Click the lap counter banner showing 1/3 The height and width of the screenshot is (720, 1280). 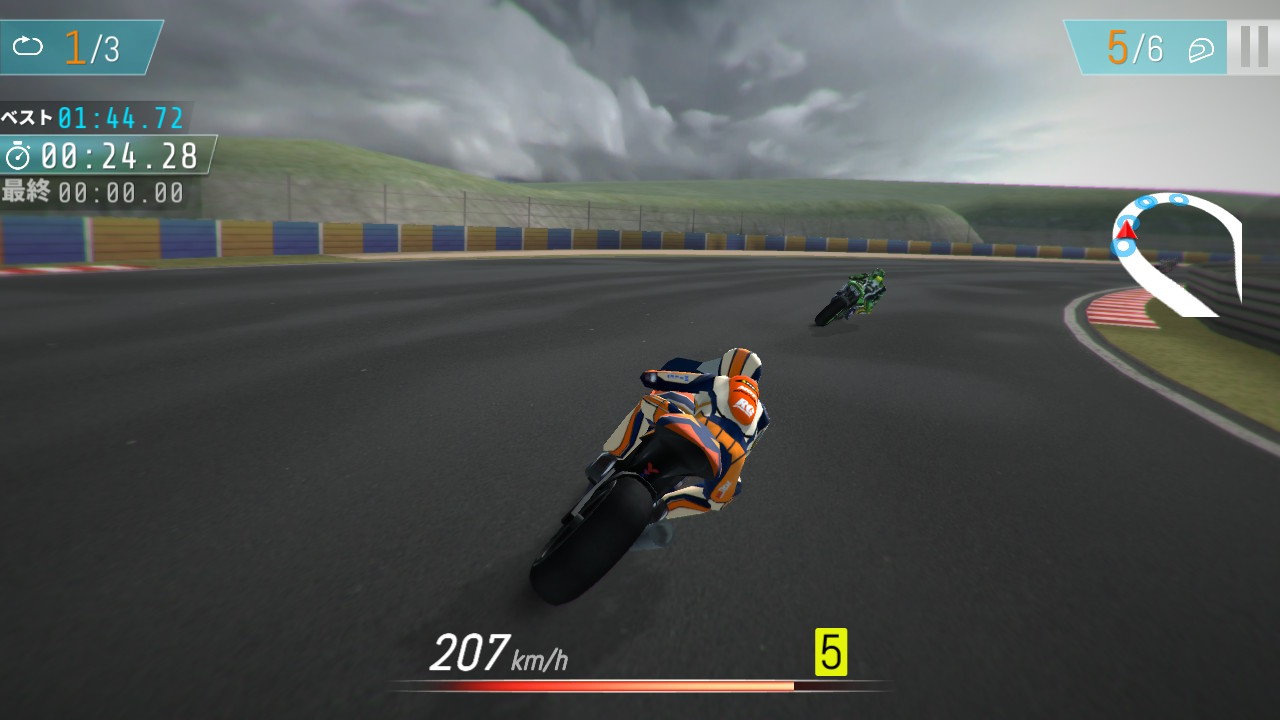click(75, 45)
